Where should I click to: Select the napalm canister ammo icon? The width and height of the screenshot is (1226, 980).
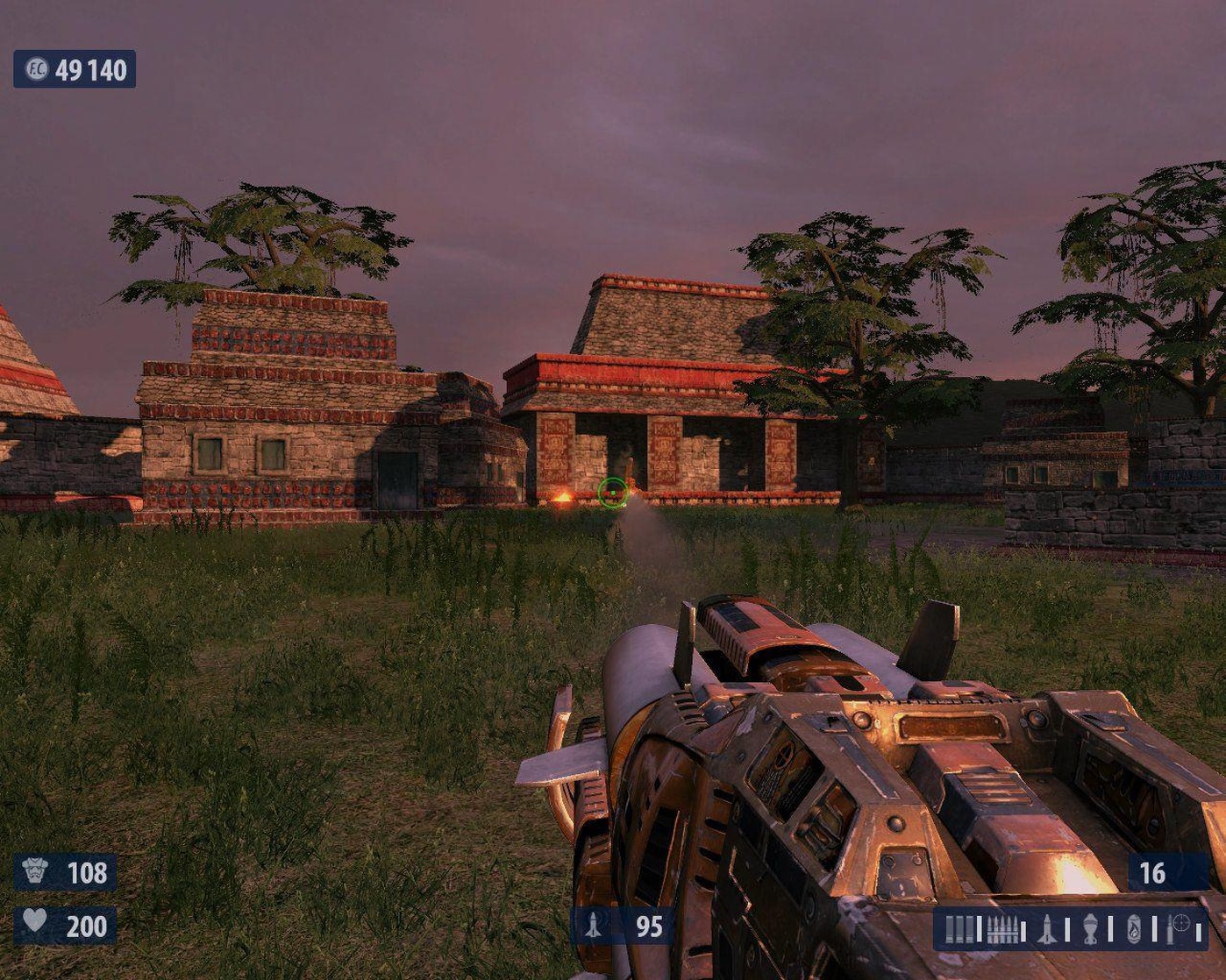[x=1132, y=929]
